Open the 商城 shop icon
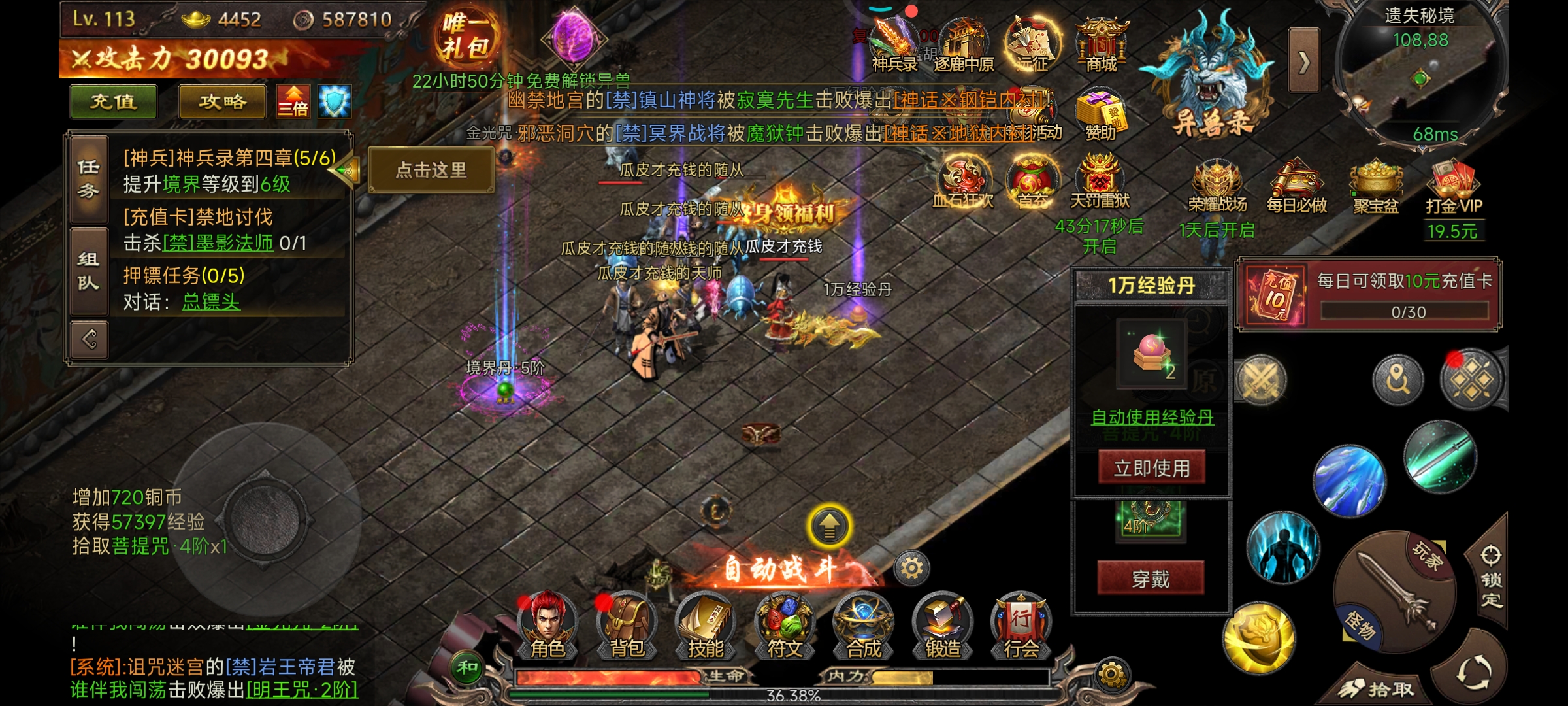This screenshot has width=1568, height=706. click(x=1102, y=44)
